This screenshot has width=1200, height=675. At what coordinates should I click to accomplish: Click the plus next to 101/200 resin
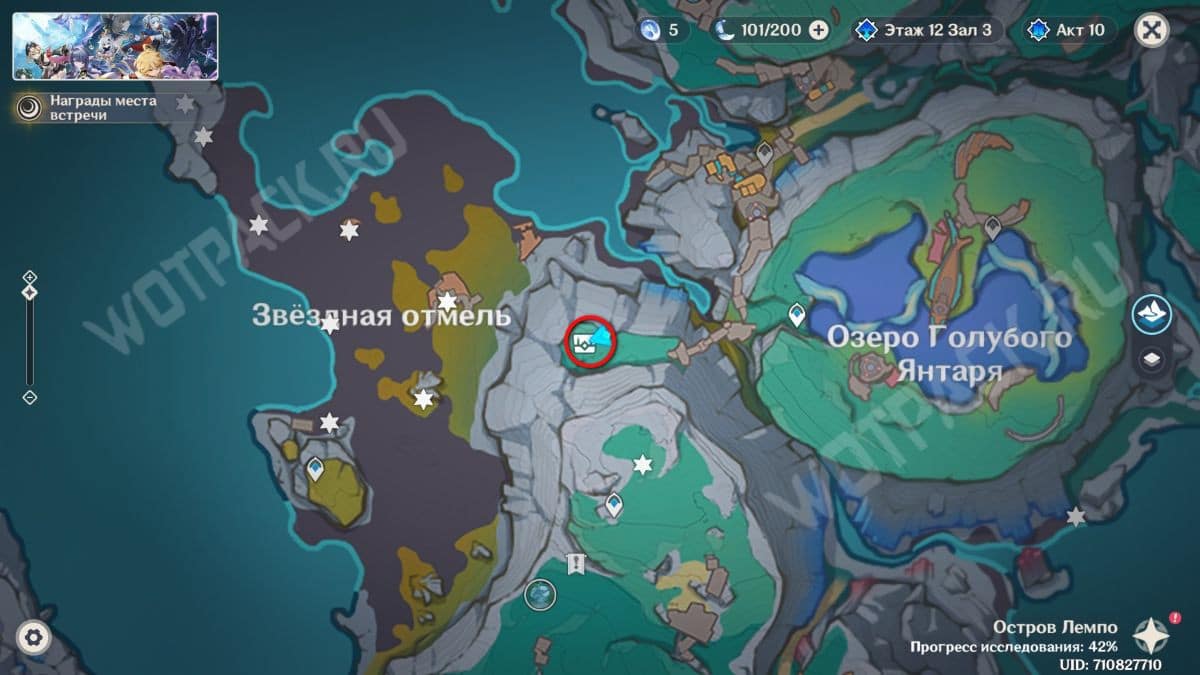818,30
